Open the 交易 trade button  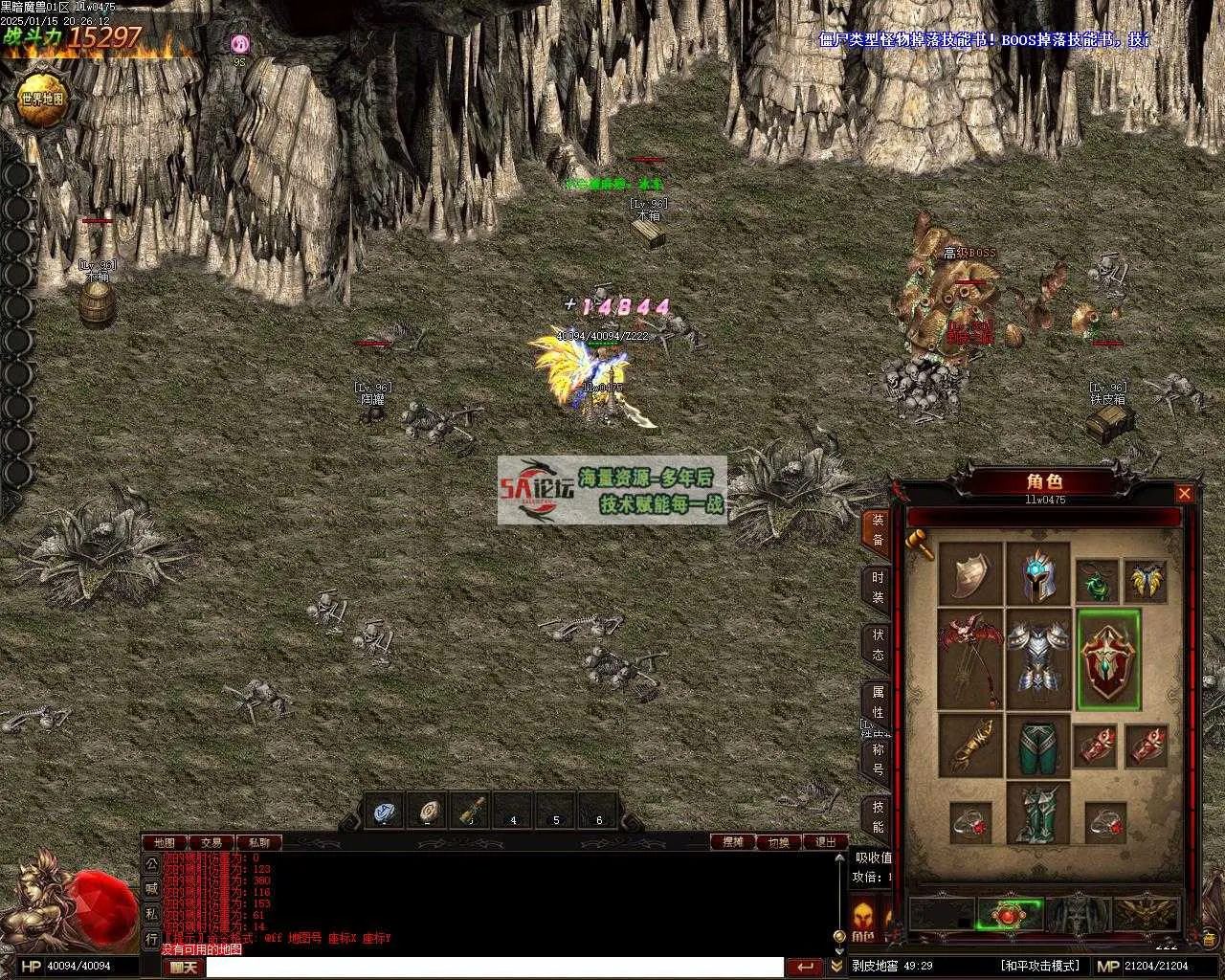tap(212, 842)
